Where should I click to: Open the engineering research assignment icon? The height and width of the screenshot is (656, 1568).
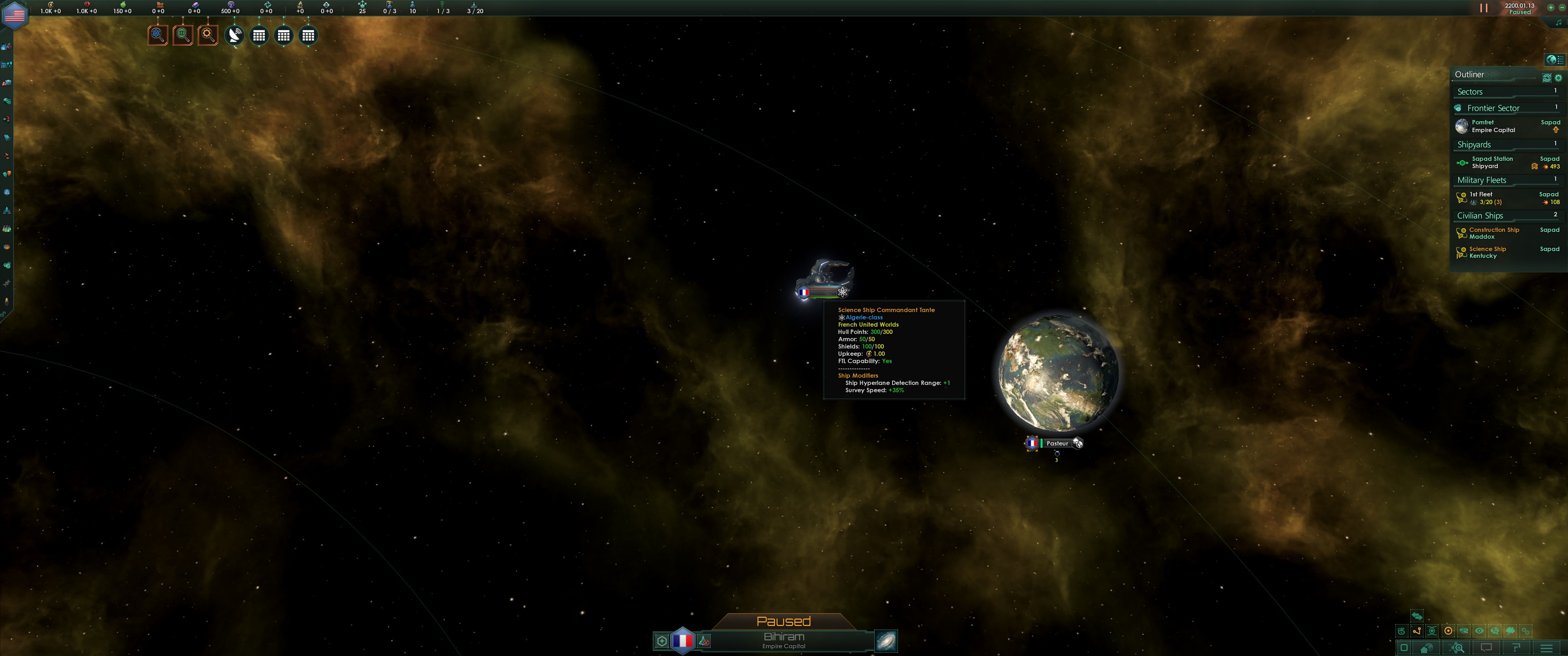coord(207,35)
